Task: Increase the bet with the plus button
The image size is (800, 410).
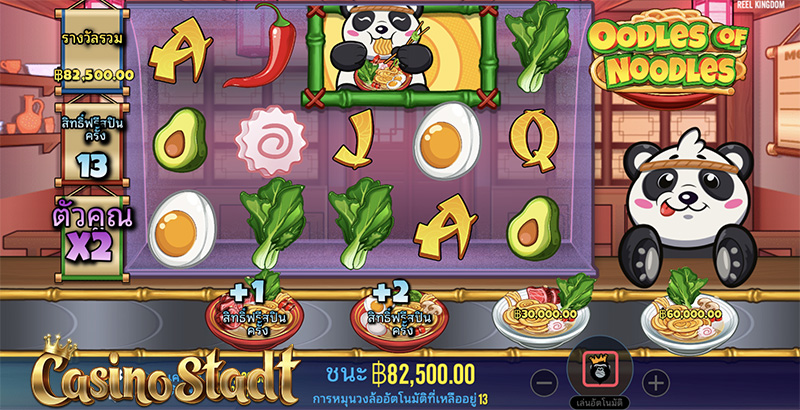Action: click(654, 381)
